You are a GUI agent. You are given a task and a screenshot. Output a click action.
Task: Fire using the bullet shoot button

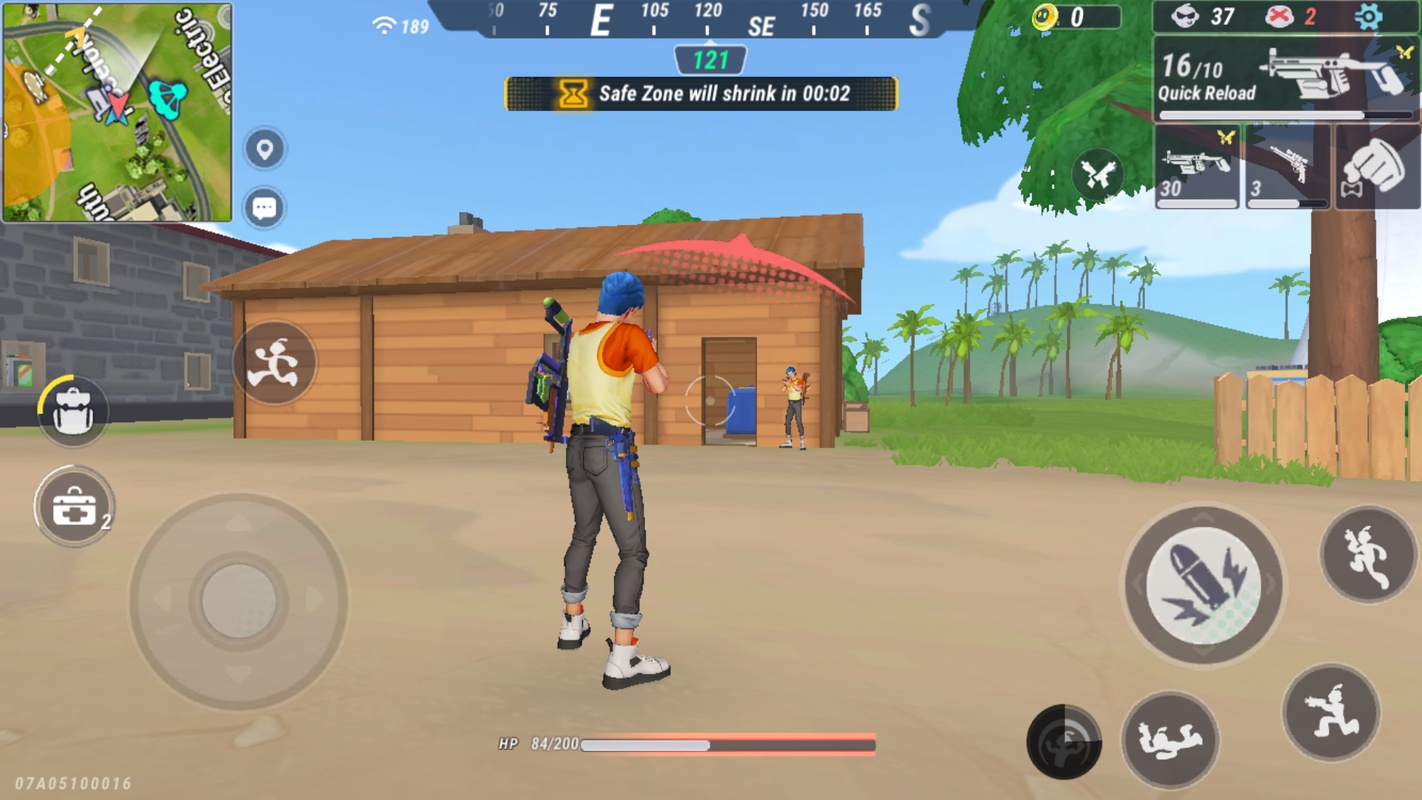point(1202,585)
